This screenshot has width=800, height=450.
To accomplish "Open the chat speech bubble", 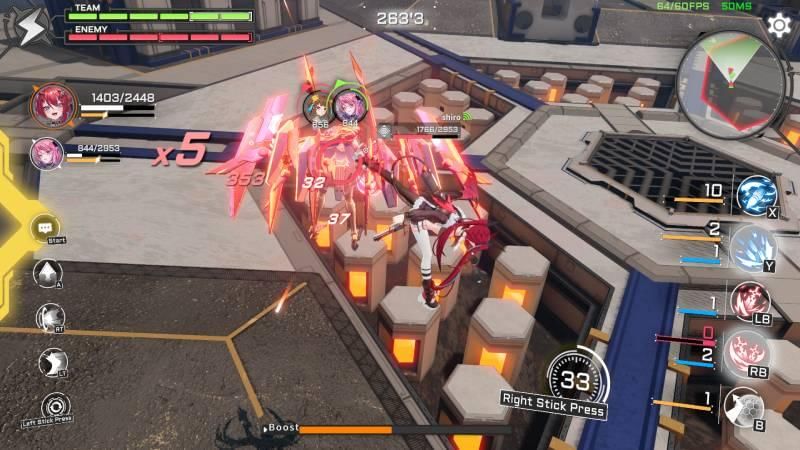I will click(45, 228).
